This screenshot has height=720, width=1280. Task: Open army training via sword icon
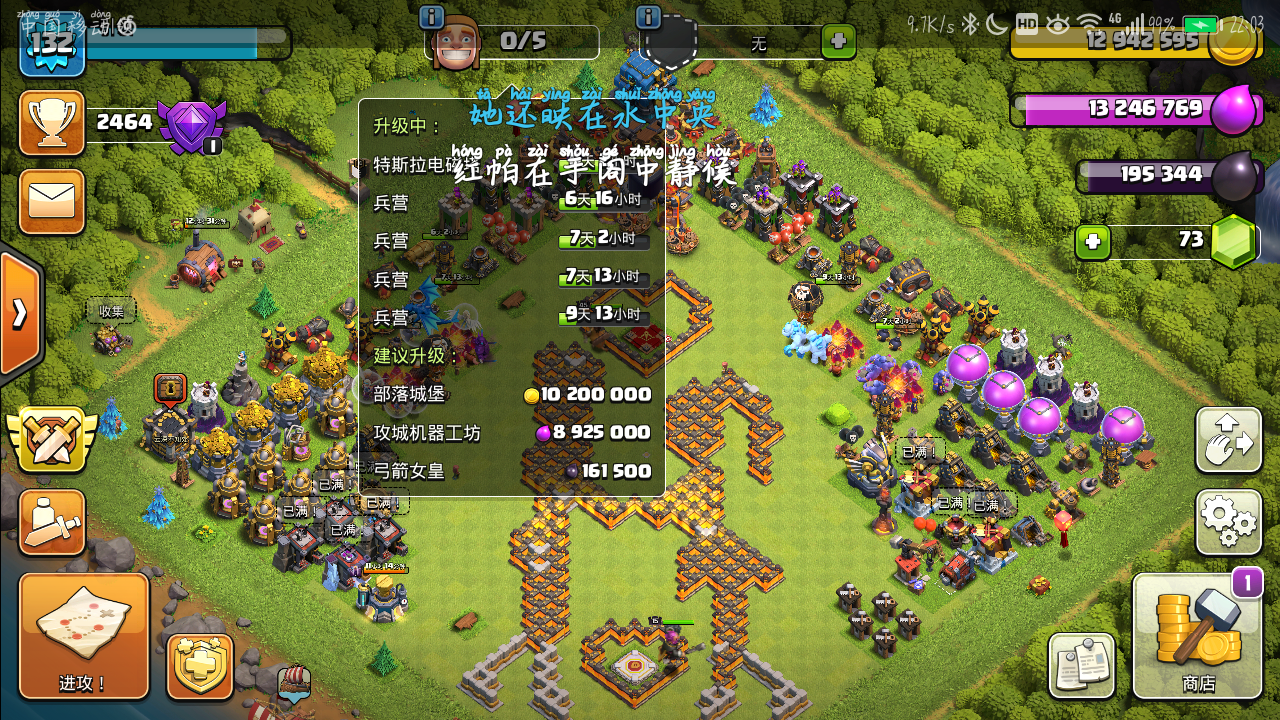(x=51, y=520)
